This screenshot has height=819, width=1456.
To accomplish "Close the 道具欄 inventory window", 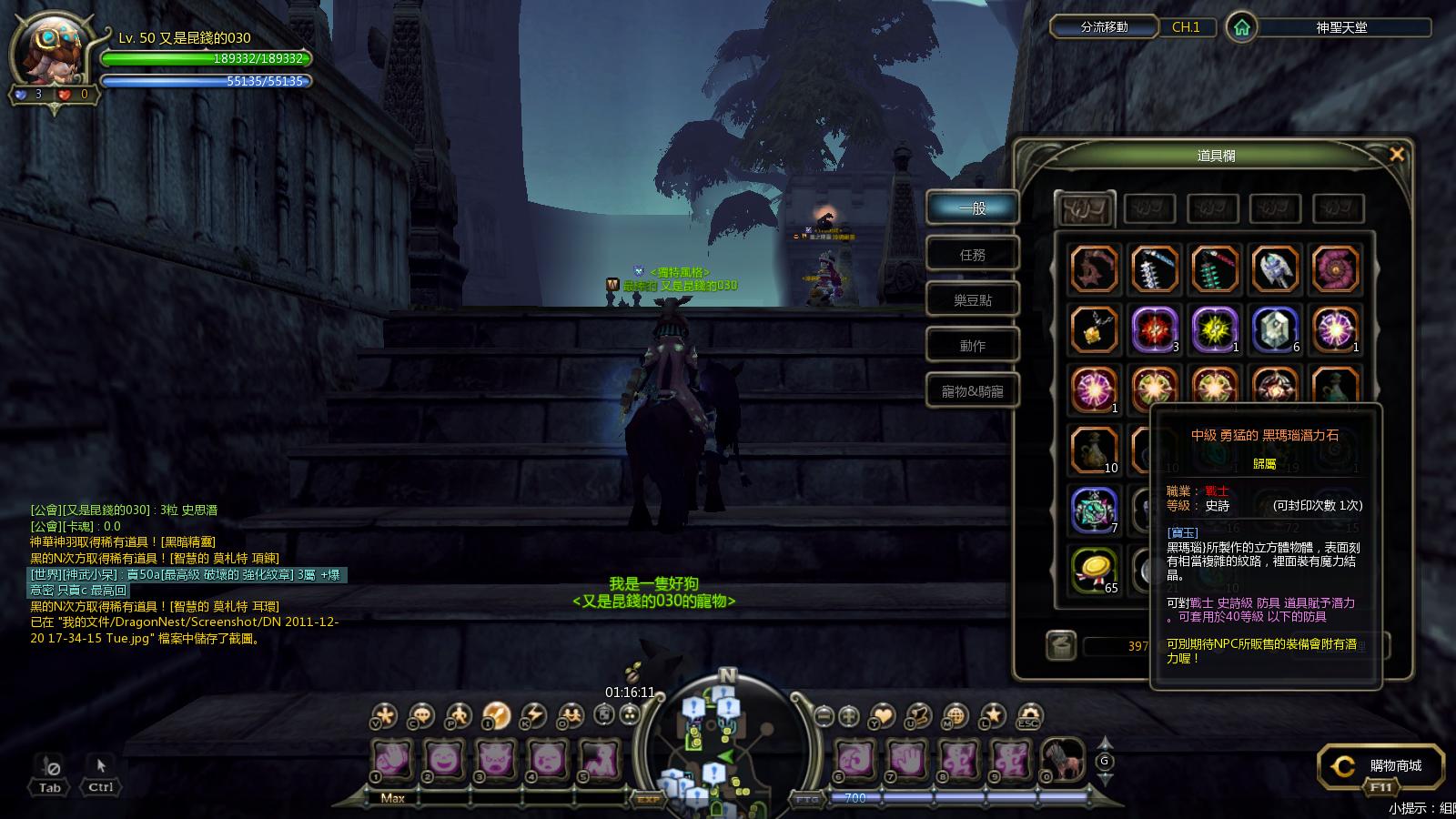I will click(1397, 155).
